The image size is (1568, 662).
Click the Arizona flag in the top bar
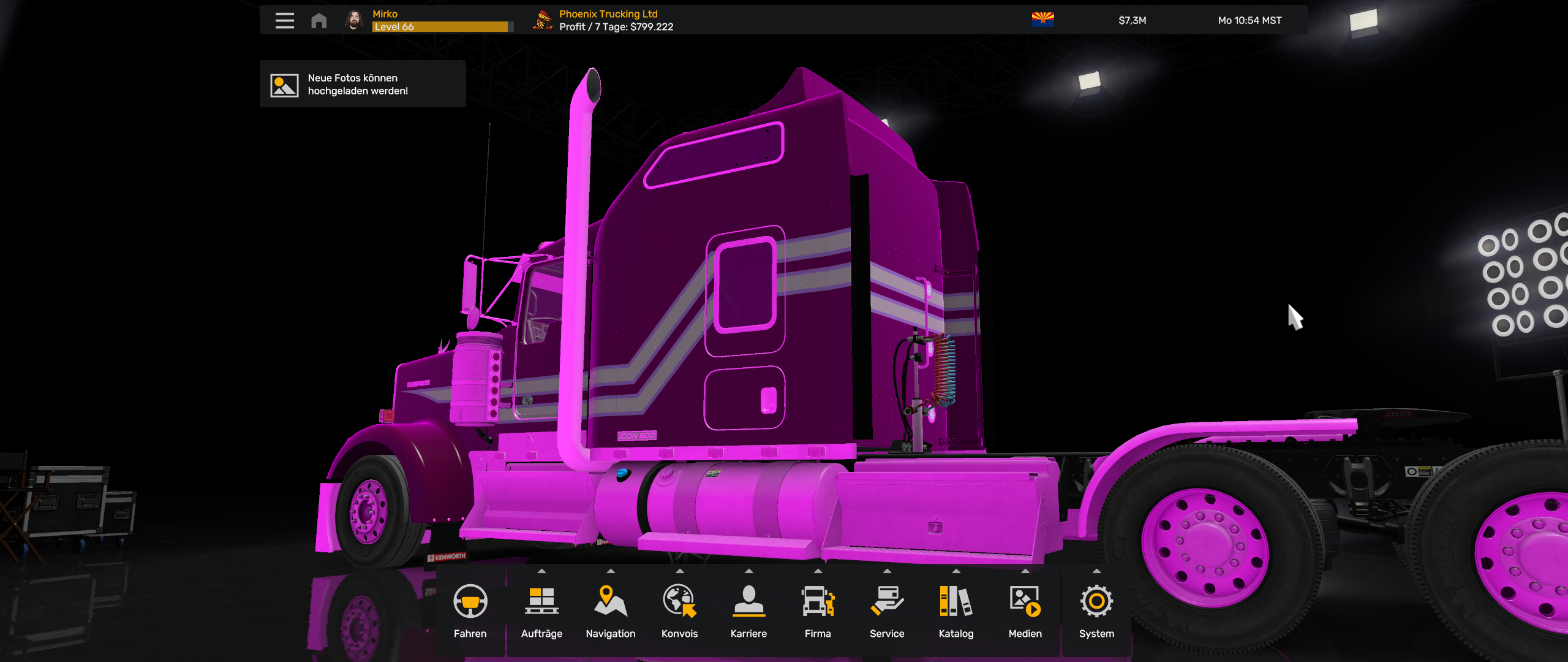(1043, 19)
